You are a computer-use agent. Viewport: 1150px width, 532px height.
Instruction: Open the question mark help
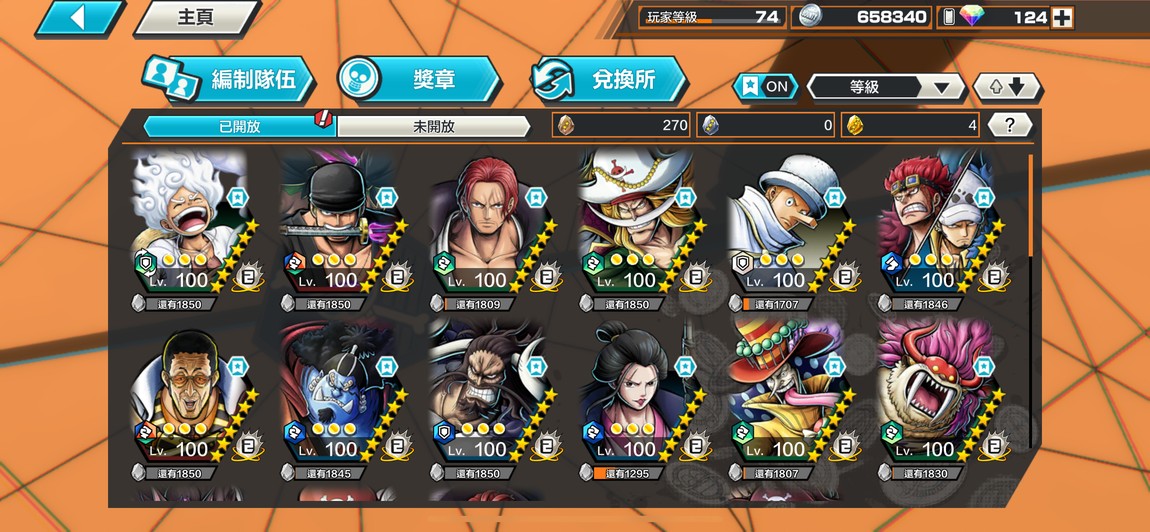[x=1010, y=125]
